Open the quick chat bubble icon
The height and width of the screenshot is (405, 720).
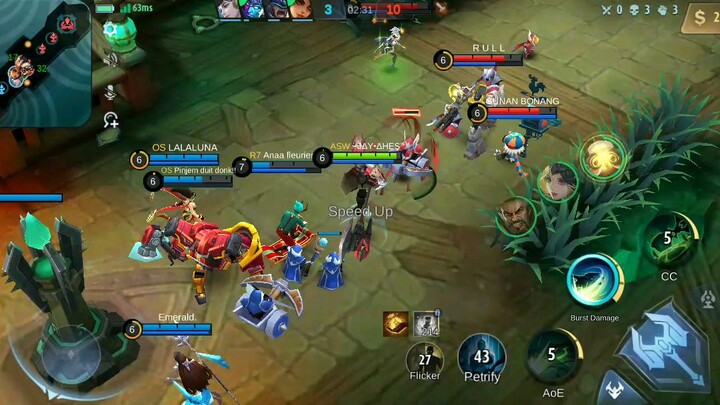(x=111, y=121)
